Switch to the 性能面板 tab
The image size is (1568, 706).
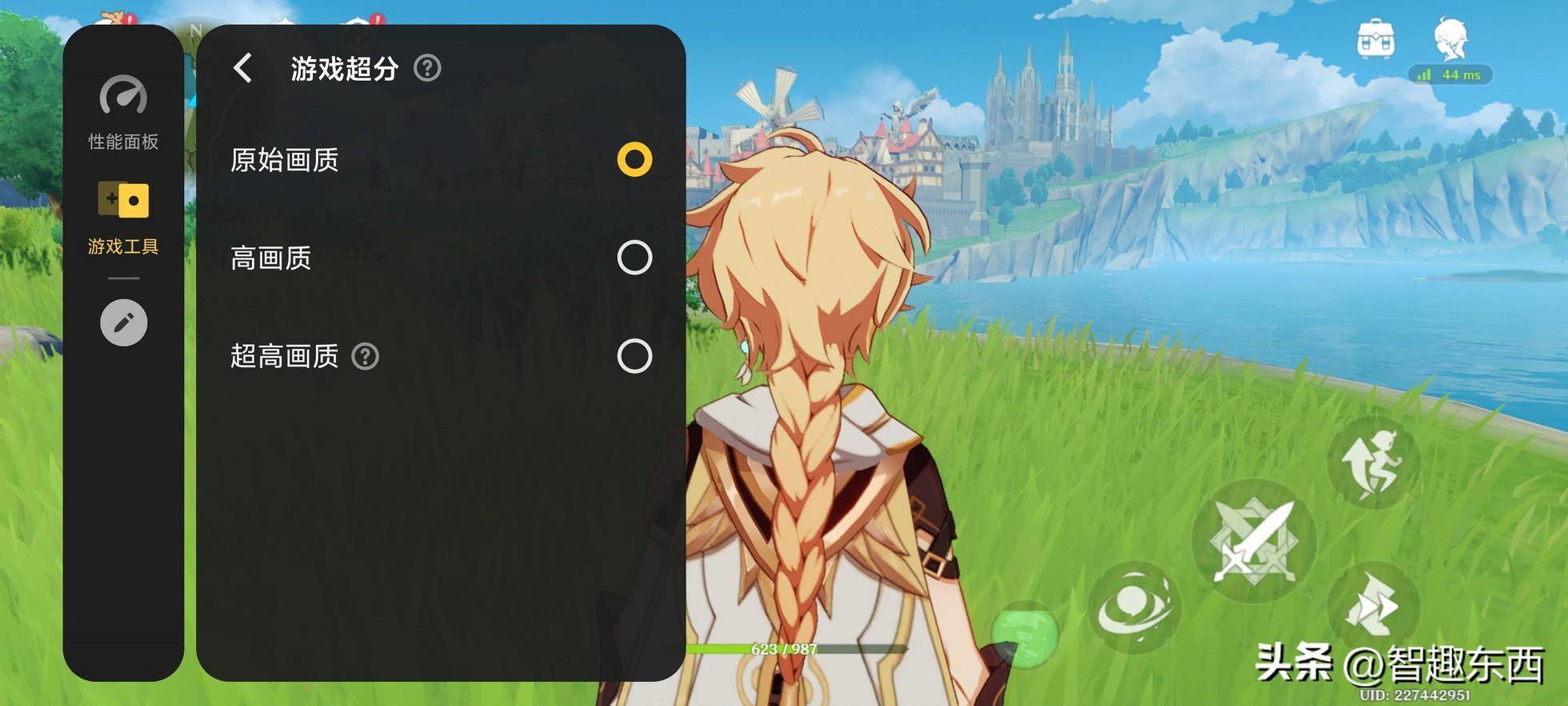[123, 113]
